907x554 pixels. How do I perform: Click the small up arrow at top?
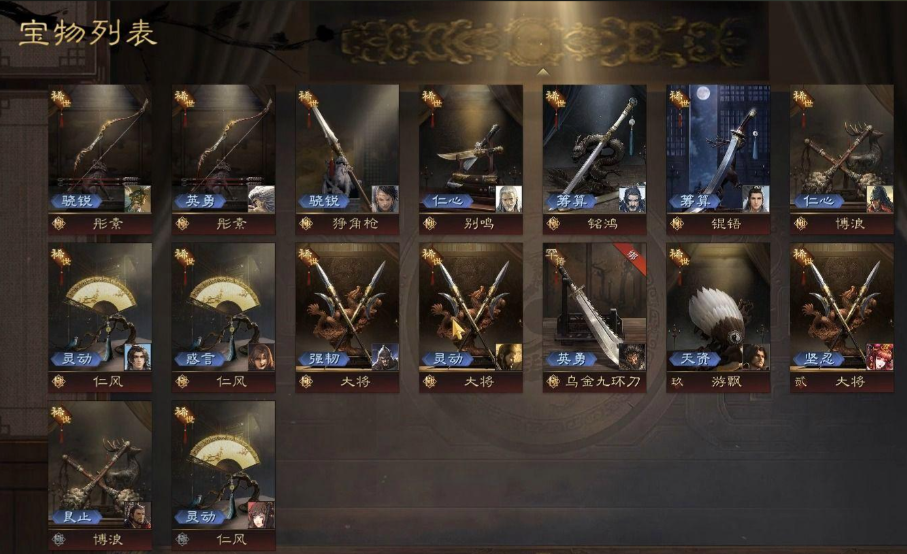(542, 72)
